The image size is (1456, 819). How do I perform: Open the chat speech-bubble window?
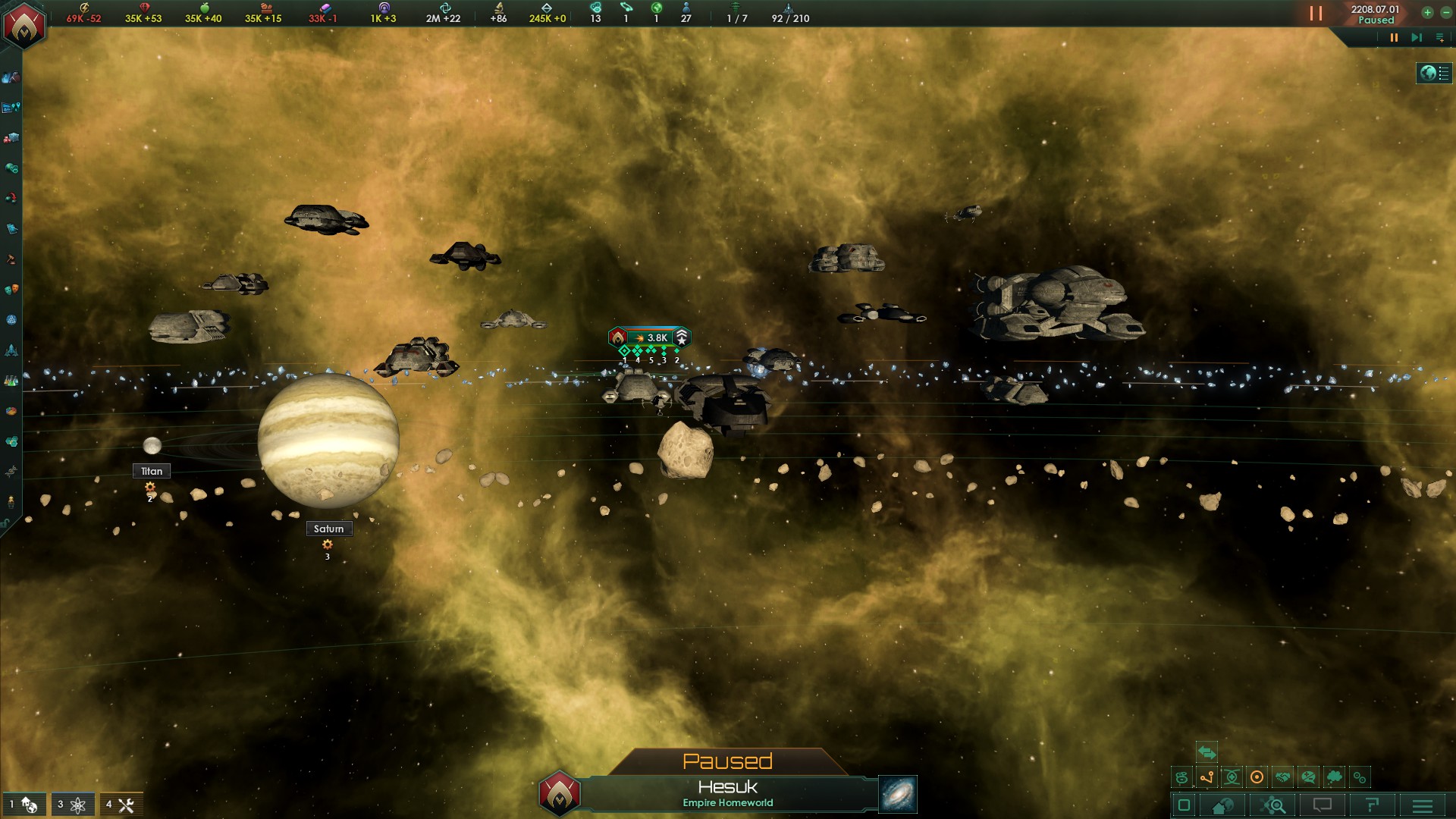pyautogui.click(x=1323, y=805)
